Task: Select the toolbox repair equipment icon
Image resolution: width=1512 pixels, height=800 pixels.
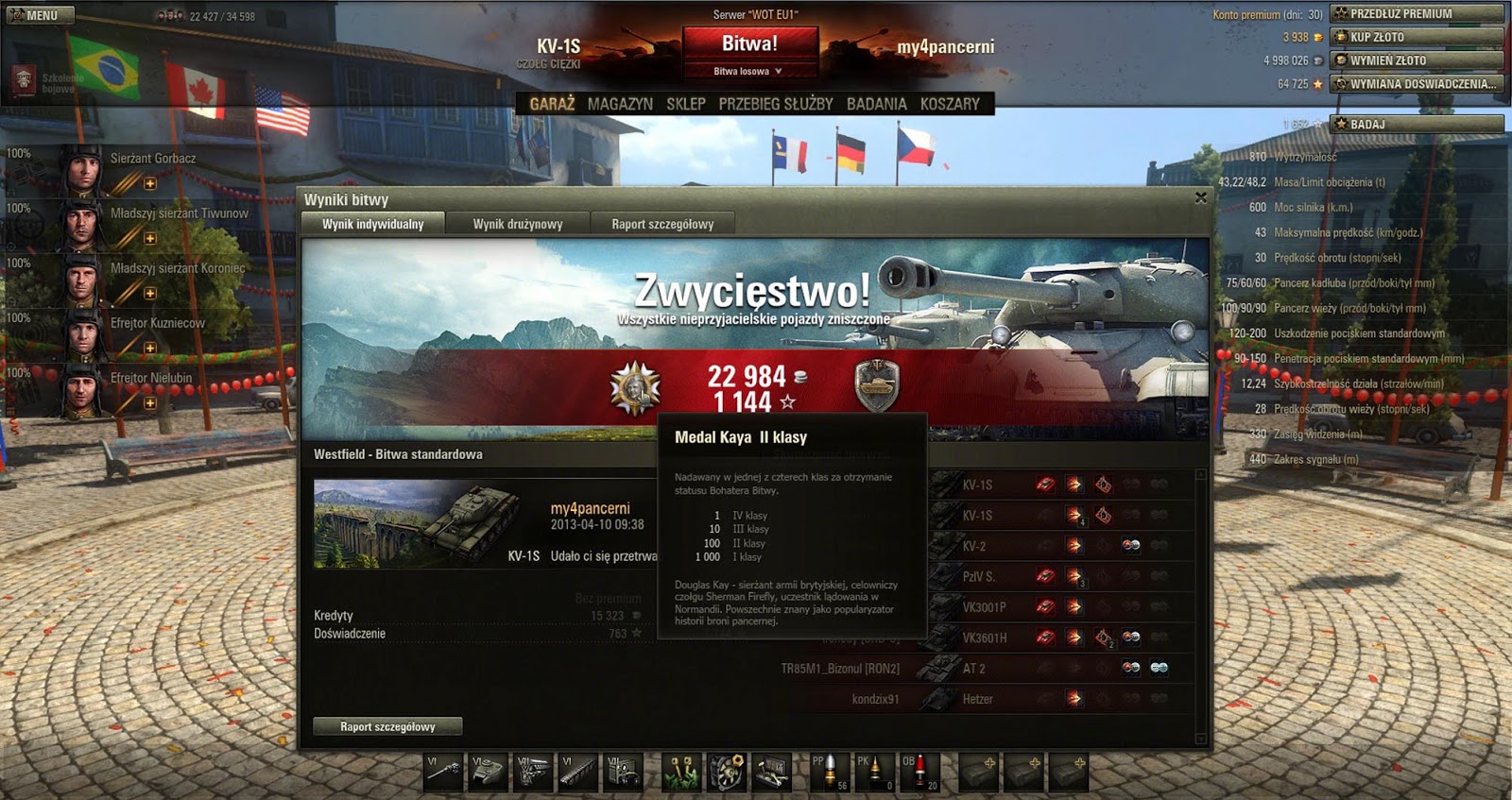Action: tap(772, 773)
